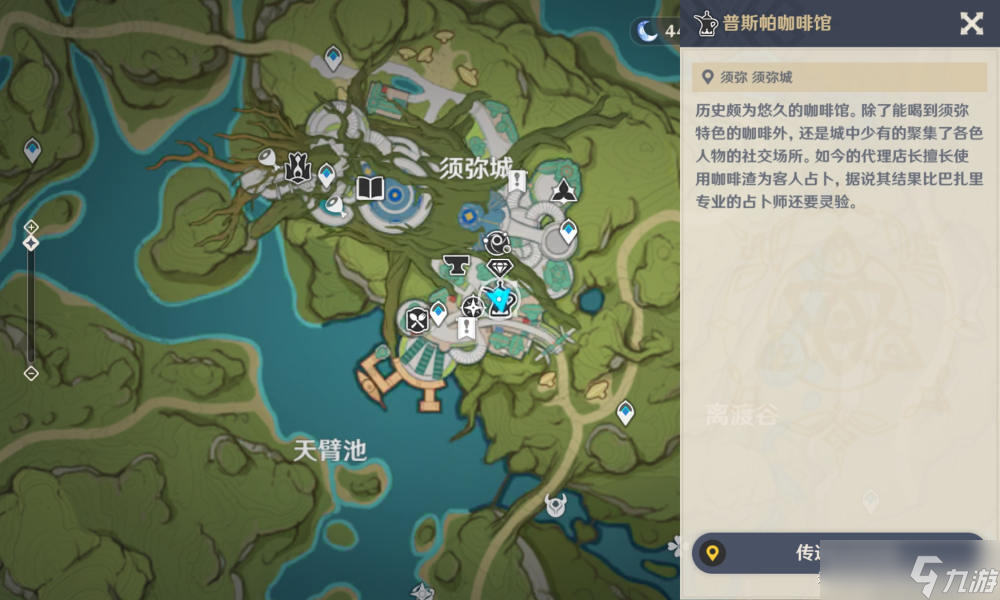The height and width of the screenshot is (600, 1000).
Task: Select the teleport waypoint above Sumeru City
Action: [x=333, y=58]
